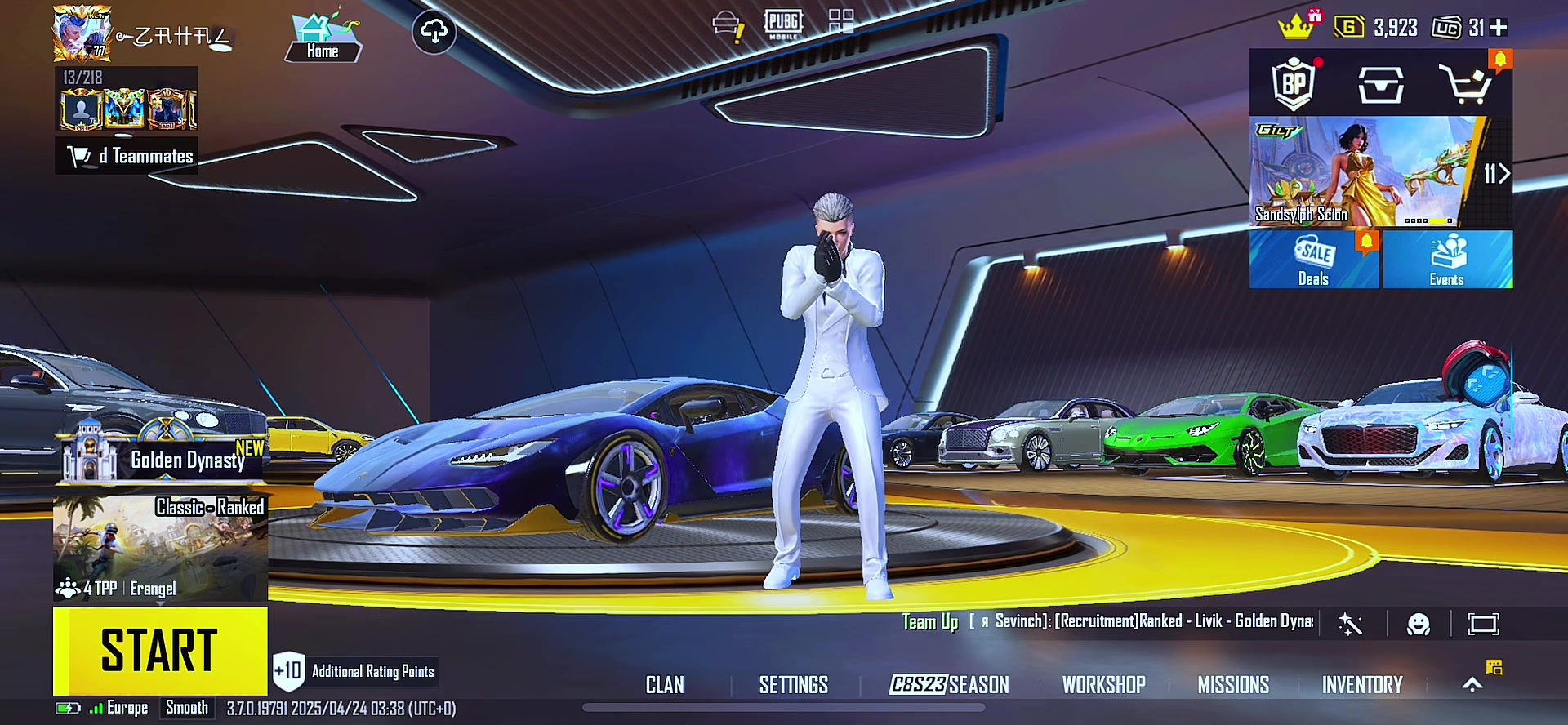The height and width of the screenshot is (725, 1568).
Task: Open the Settings menu
Action: coord(793,685)
